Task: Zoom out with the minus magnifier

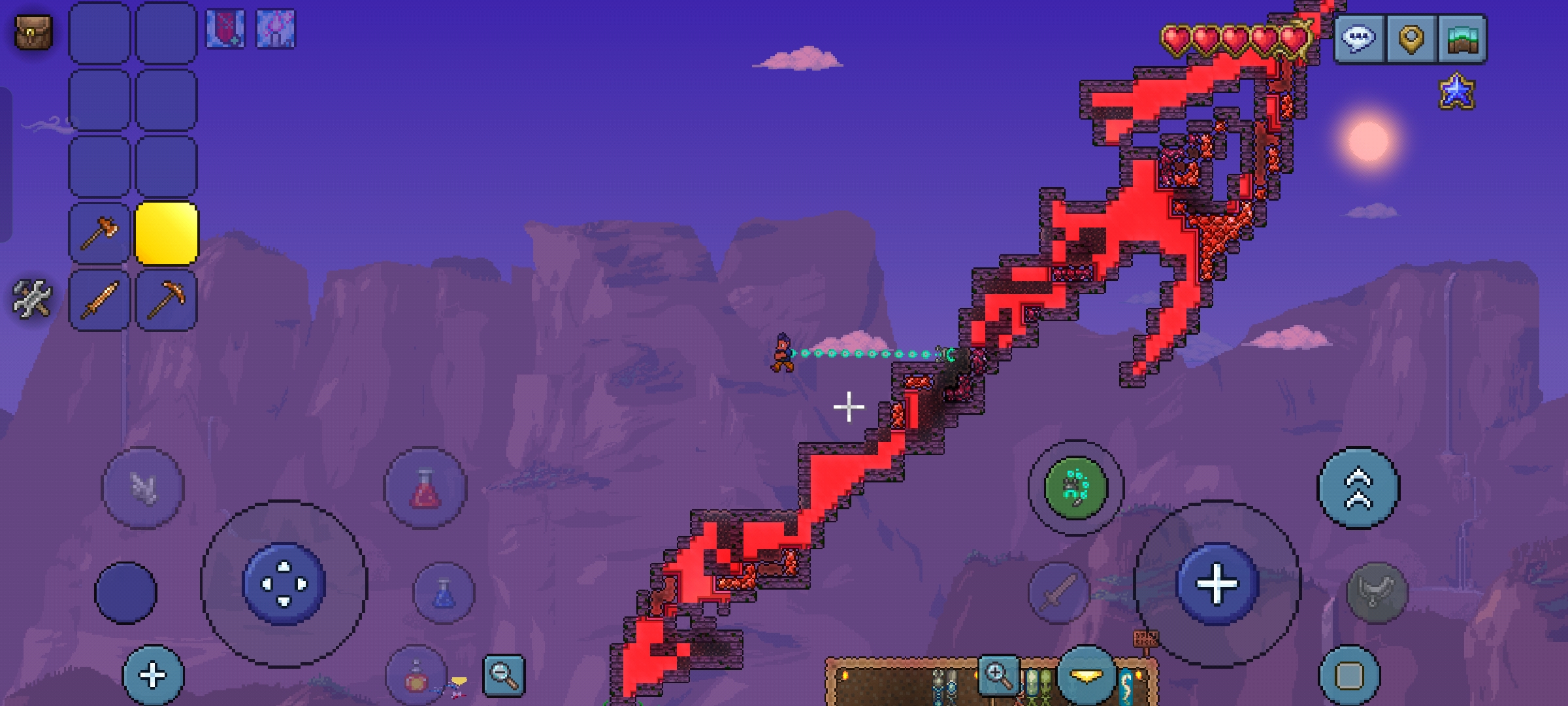Action: pos(504,675)
